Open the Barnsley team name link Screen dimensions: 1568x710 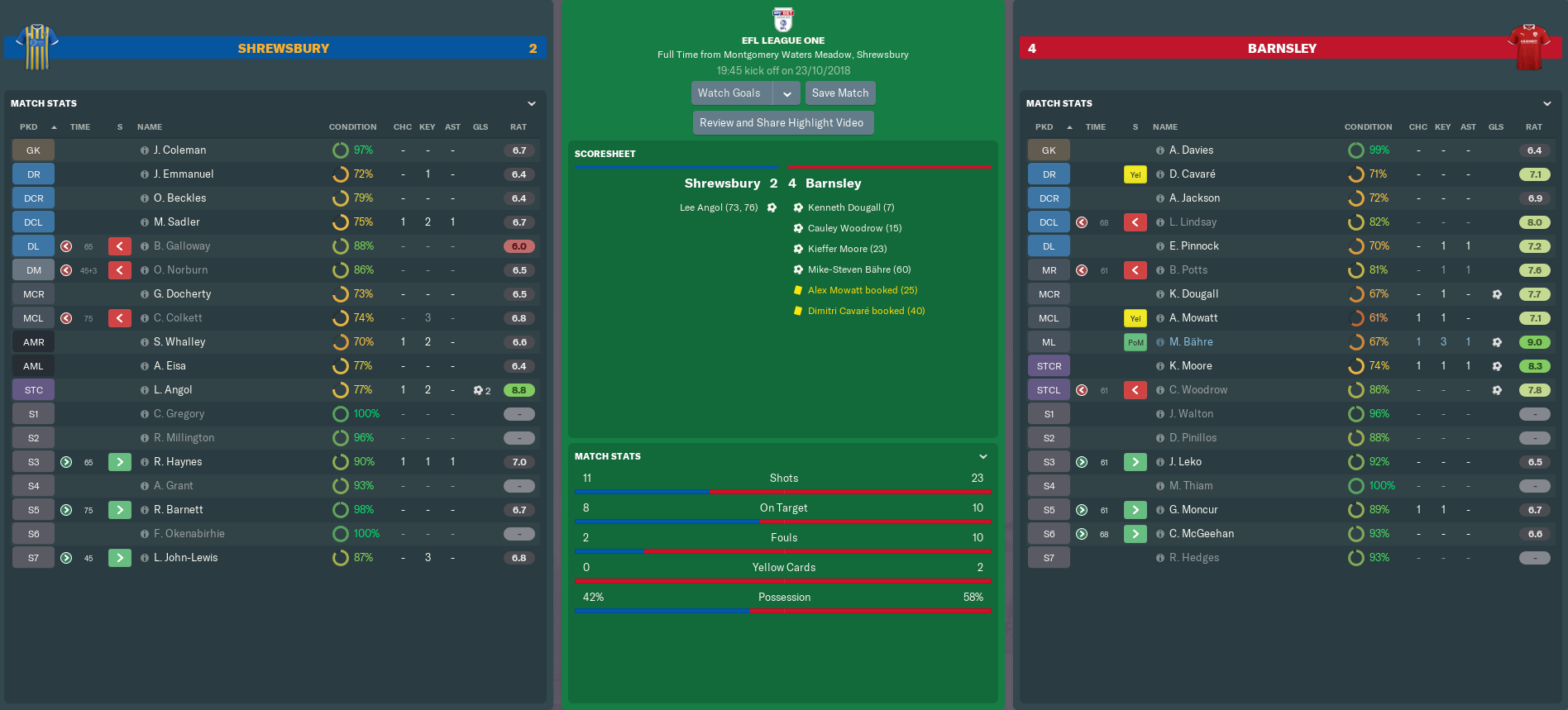(1282, 49)
